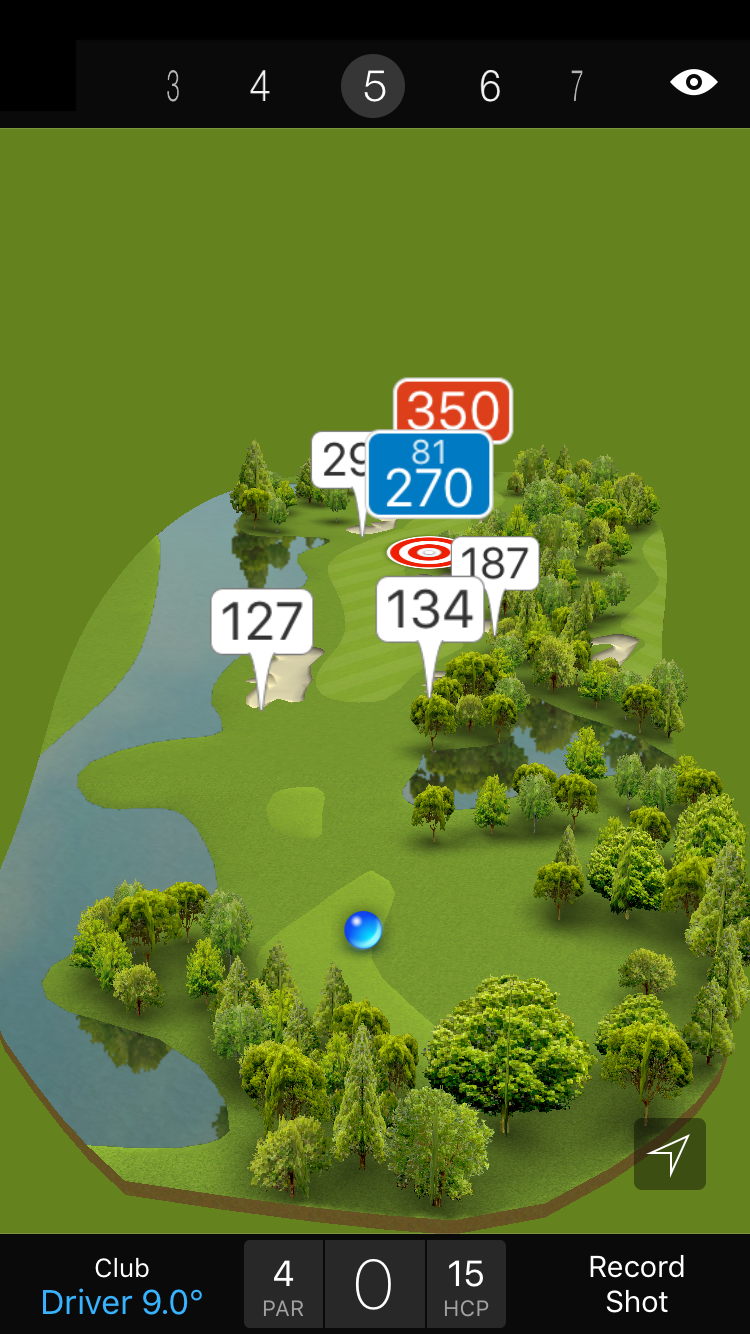Image resolution: width=750 pixels, height=1334 pixels.
Task: Choose the 127 distance callout
Action: [x=262, y=622]
